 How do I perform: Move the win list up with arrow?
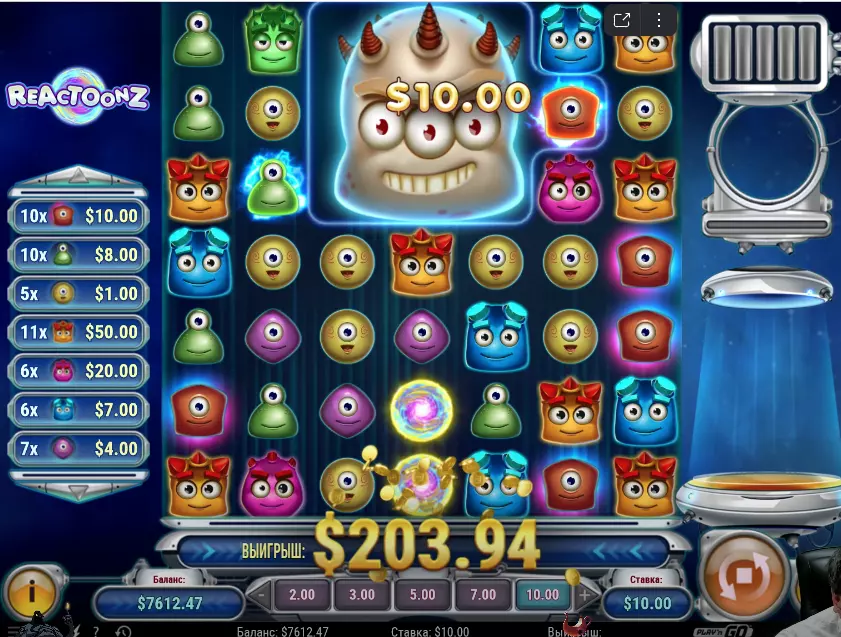[78, 178]
